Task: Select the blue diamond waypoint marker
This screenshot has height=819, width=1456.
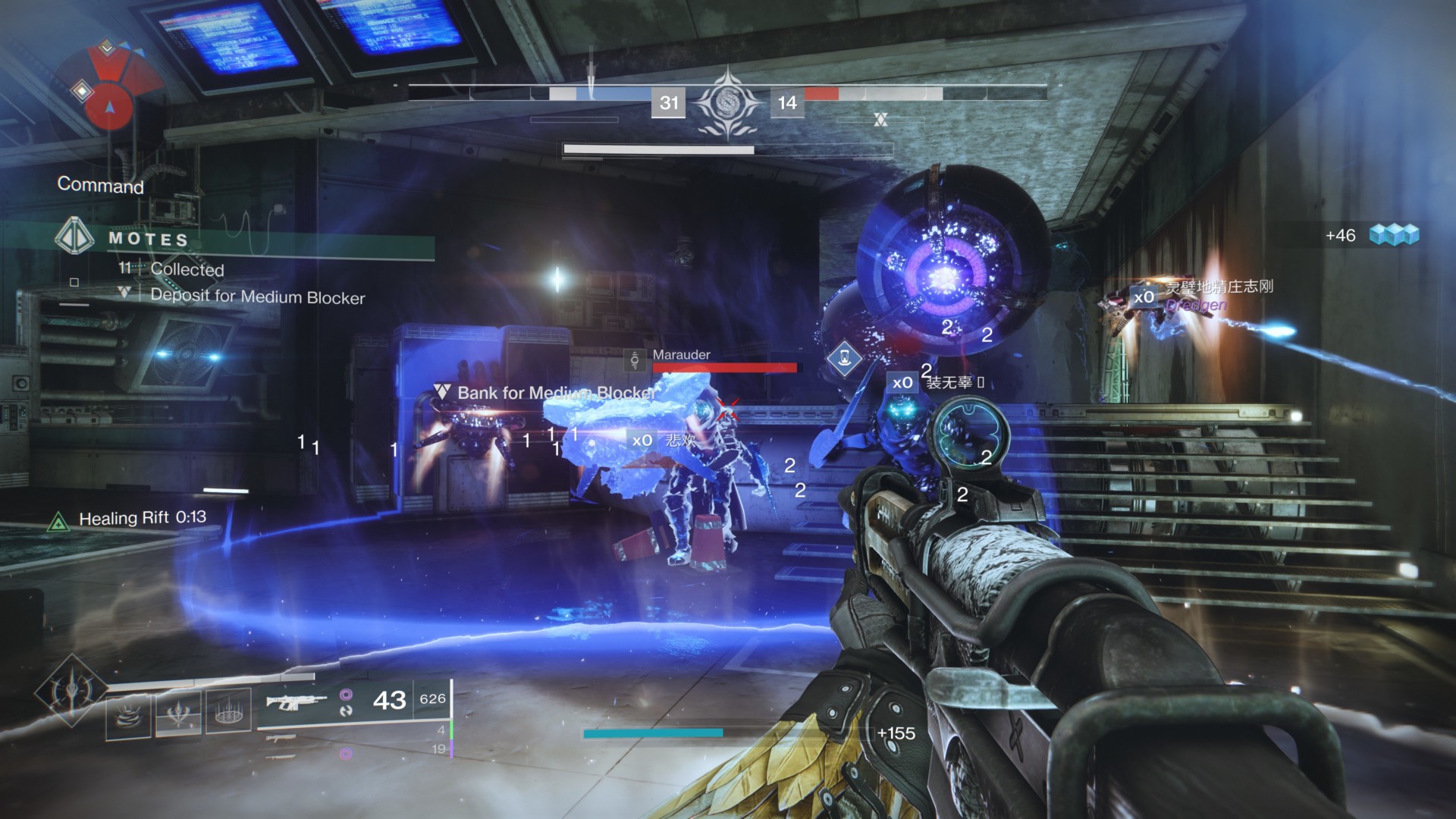Action: click(844, 358)
